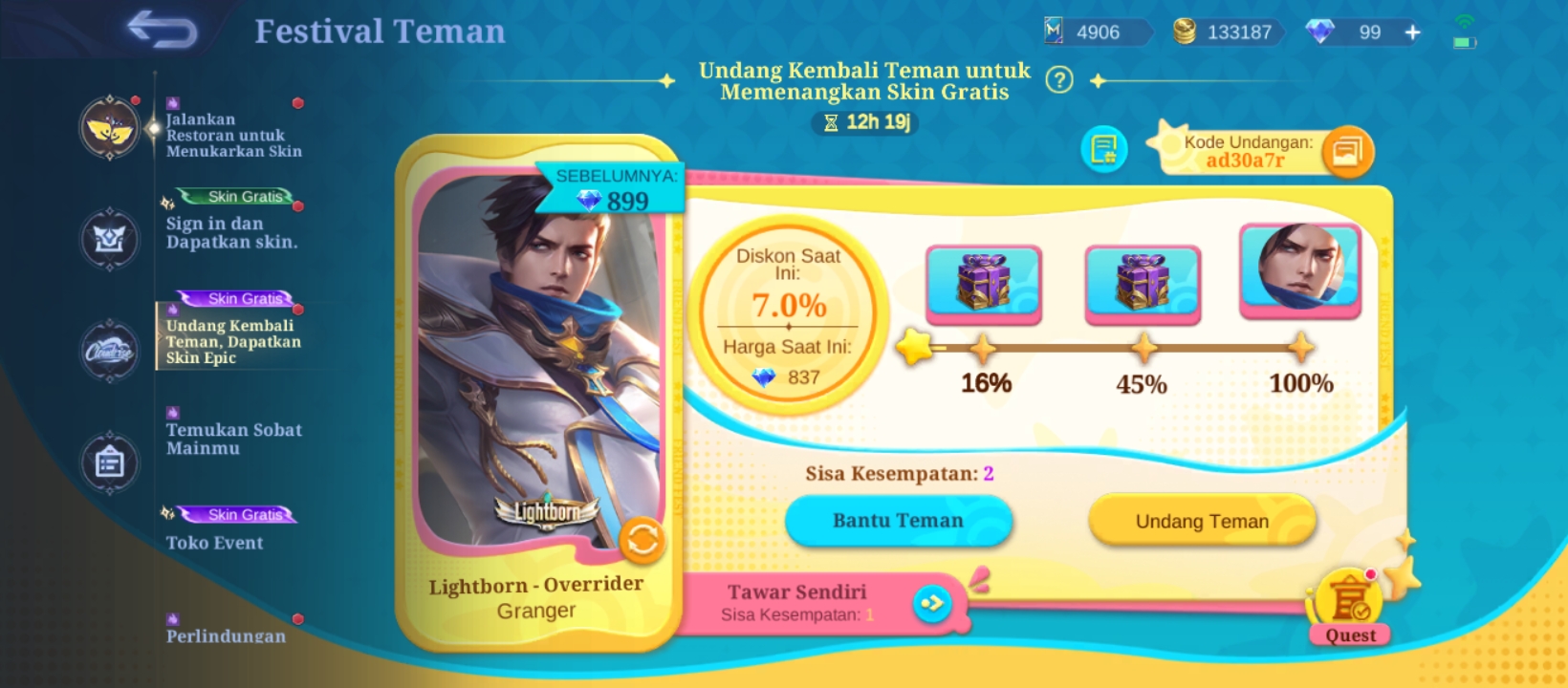Open the blue invitation record list icon
The image size is (1568, 688).
(1104, 150)
